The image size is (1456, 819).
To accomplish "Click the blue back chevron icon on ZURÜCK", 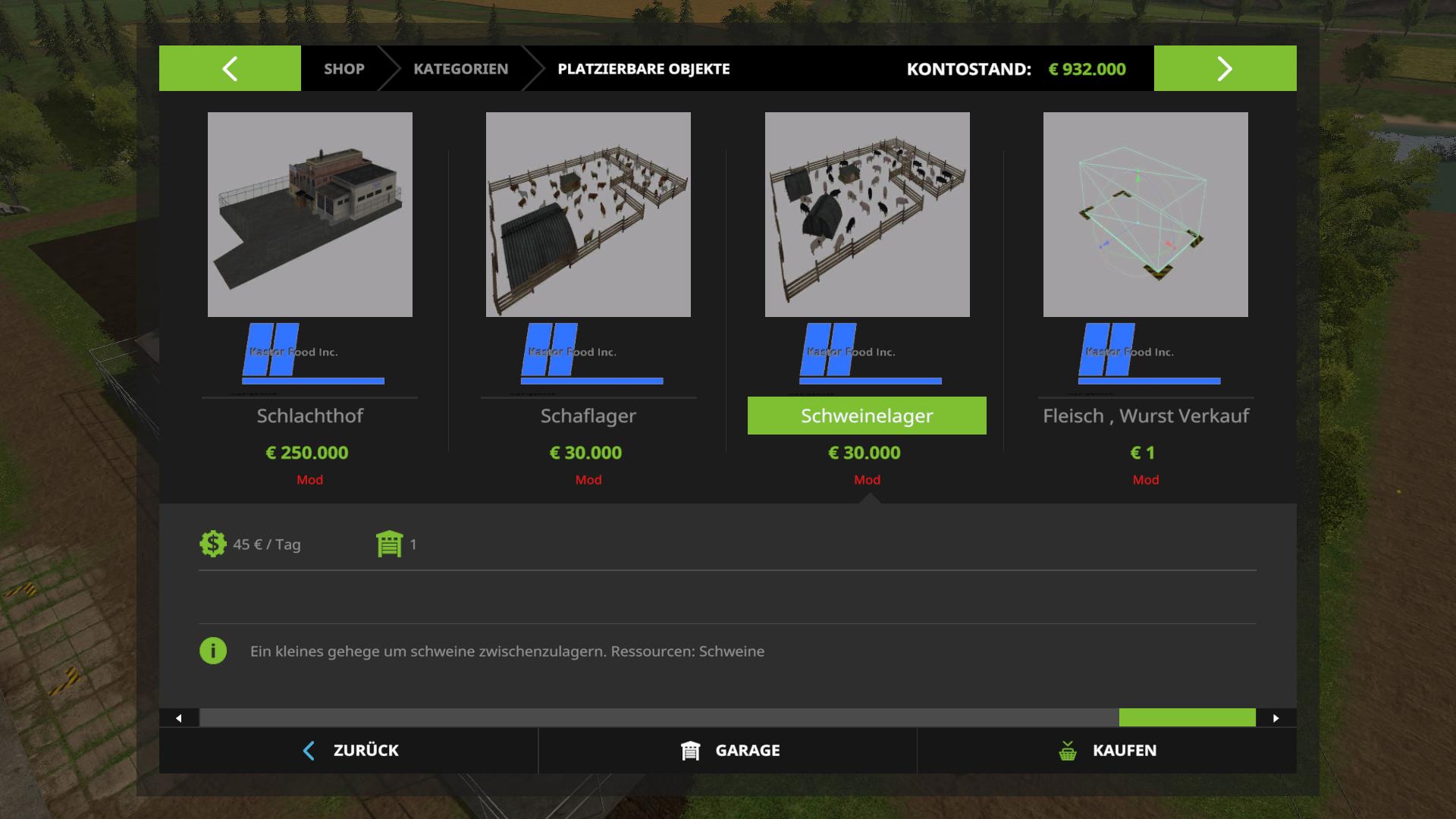I will pyautogui.click(x=309, y=750).
